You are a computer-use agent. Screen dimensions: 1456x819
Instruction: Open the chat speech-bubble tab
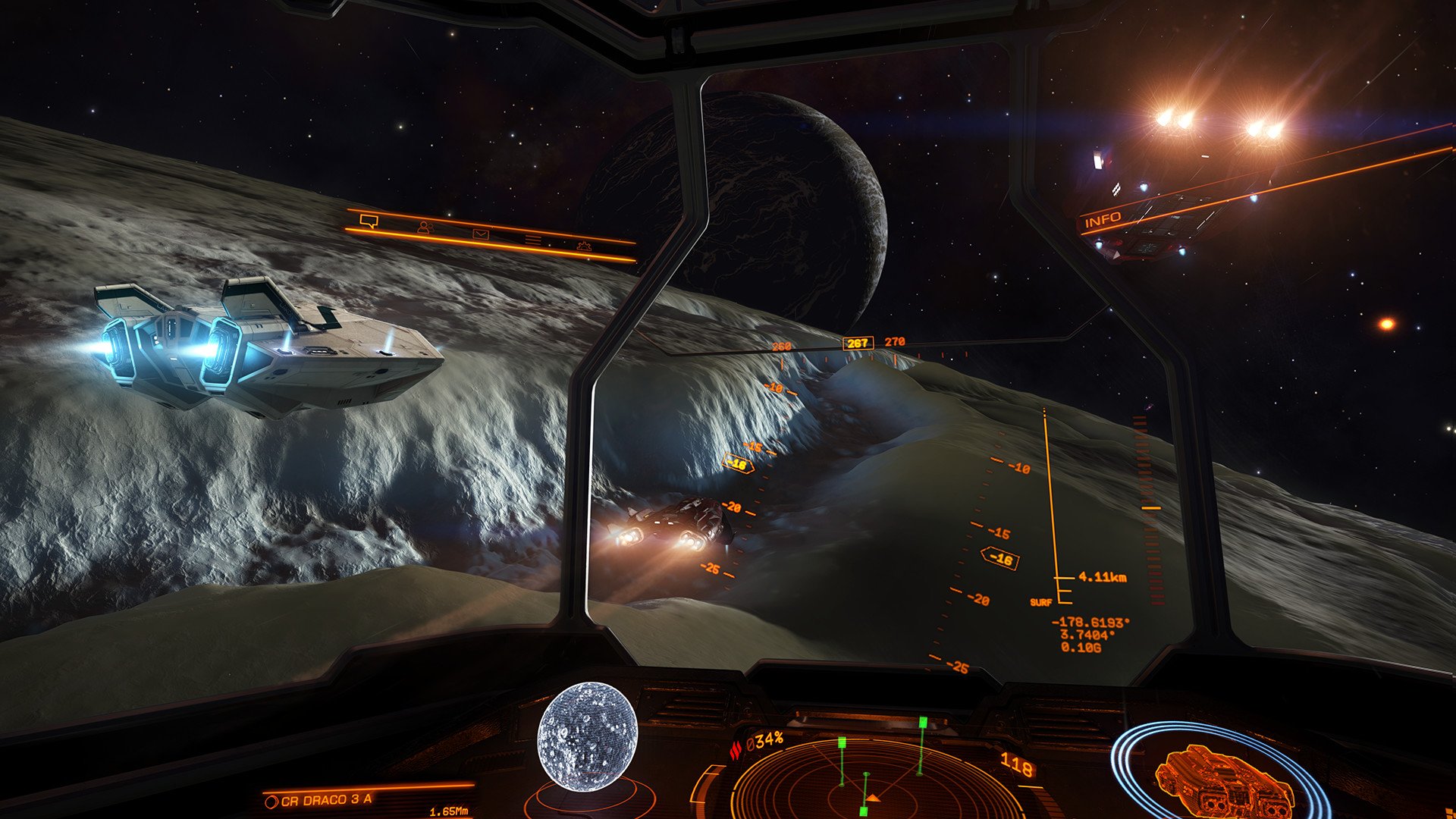(x=369, y=221)
